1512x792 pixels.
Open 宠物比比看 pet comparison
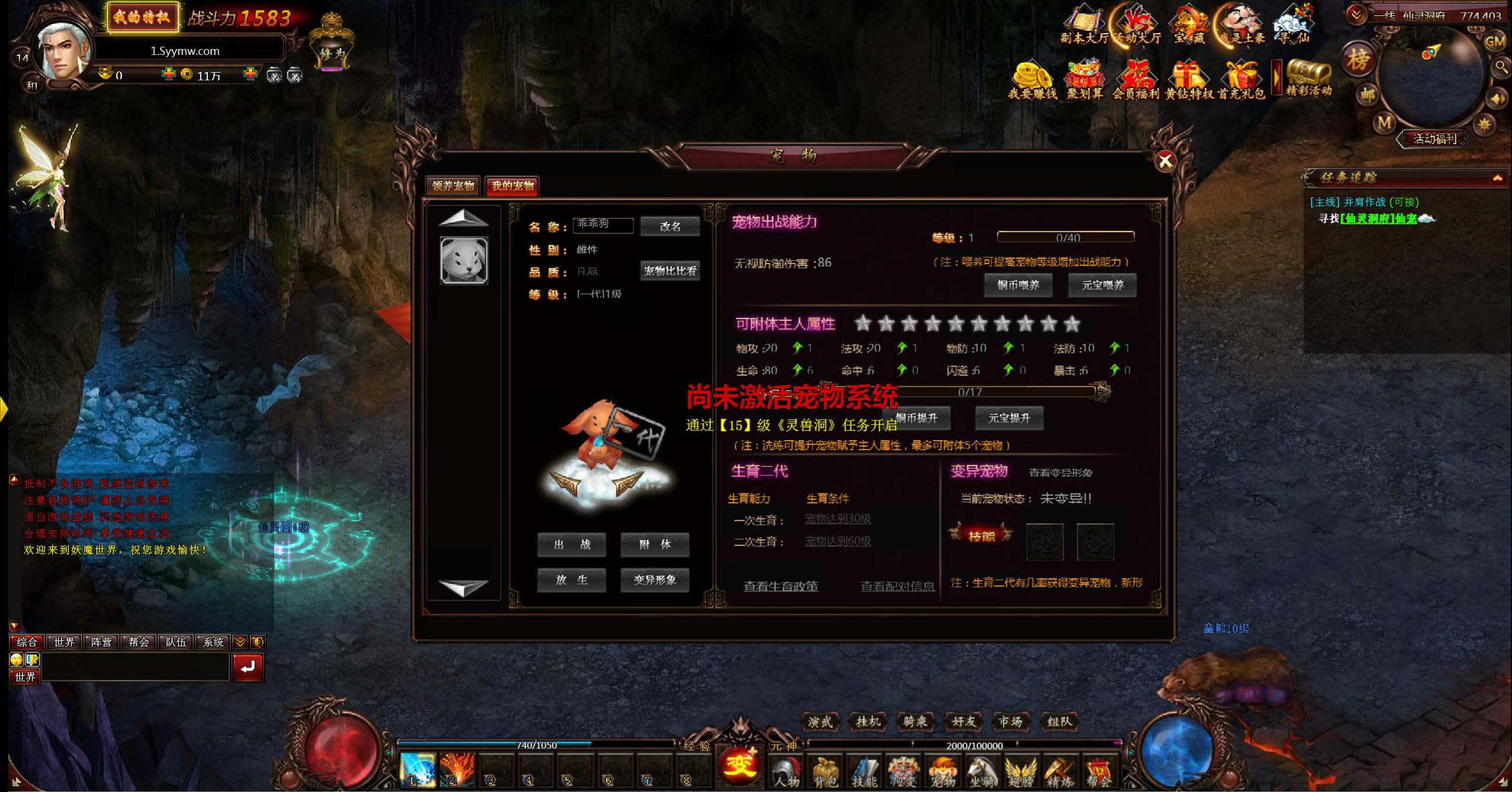point(670,271)
